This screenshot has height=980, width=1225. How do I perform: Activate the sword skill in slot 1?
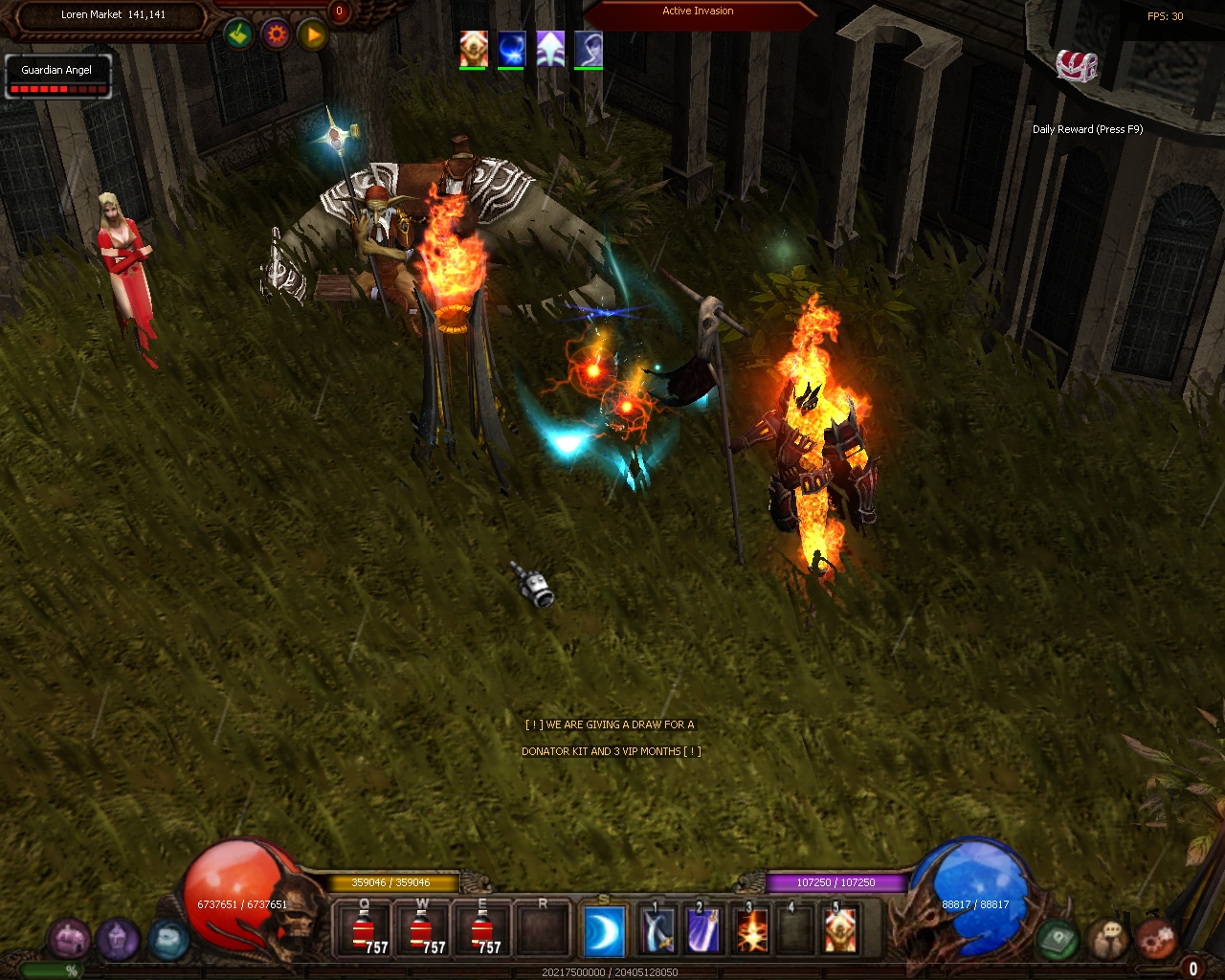coord(658,930)
